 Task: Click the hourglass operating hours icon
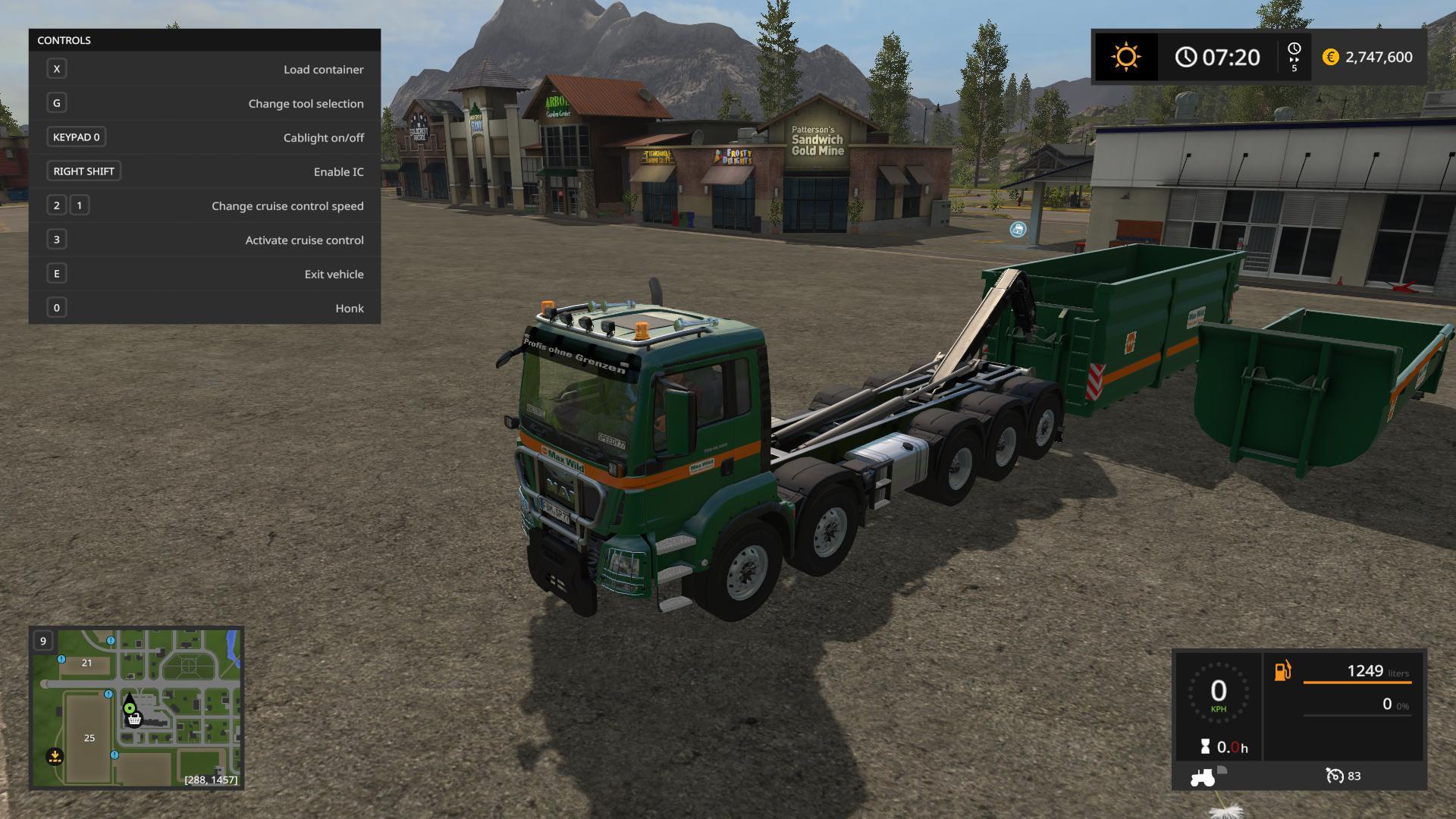(1205, 747)
